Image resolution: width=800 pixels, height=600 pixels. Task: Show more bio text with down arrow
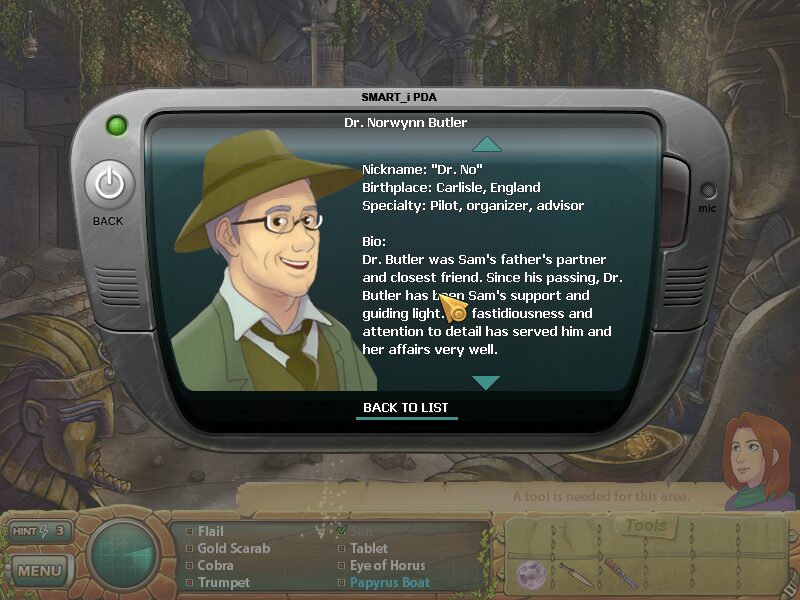click(x=485, y=382)
